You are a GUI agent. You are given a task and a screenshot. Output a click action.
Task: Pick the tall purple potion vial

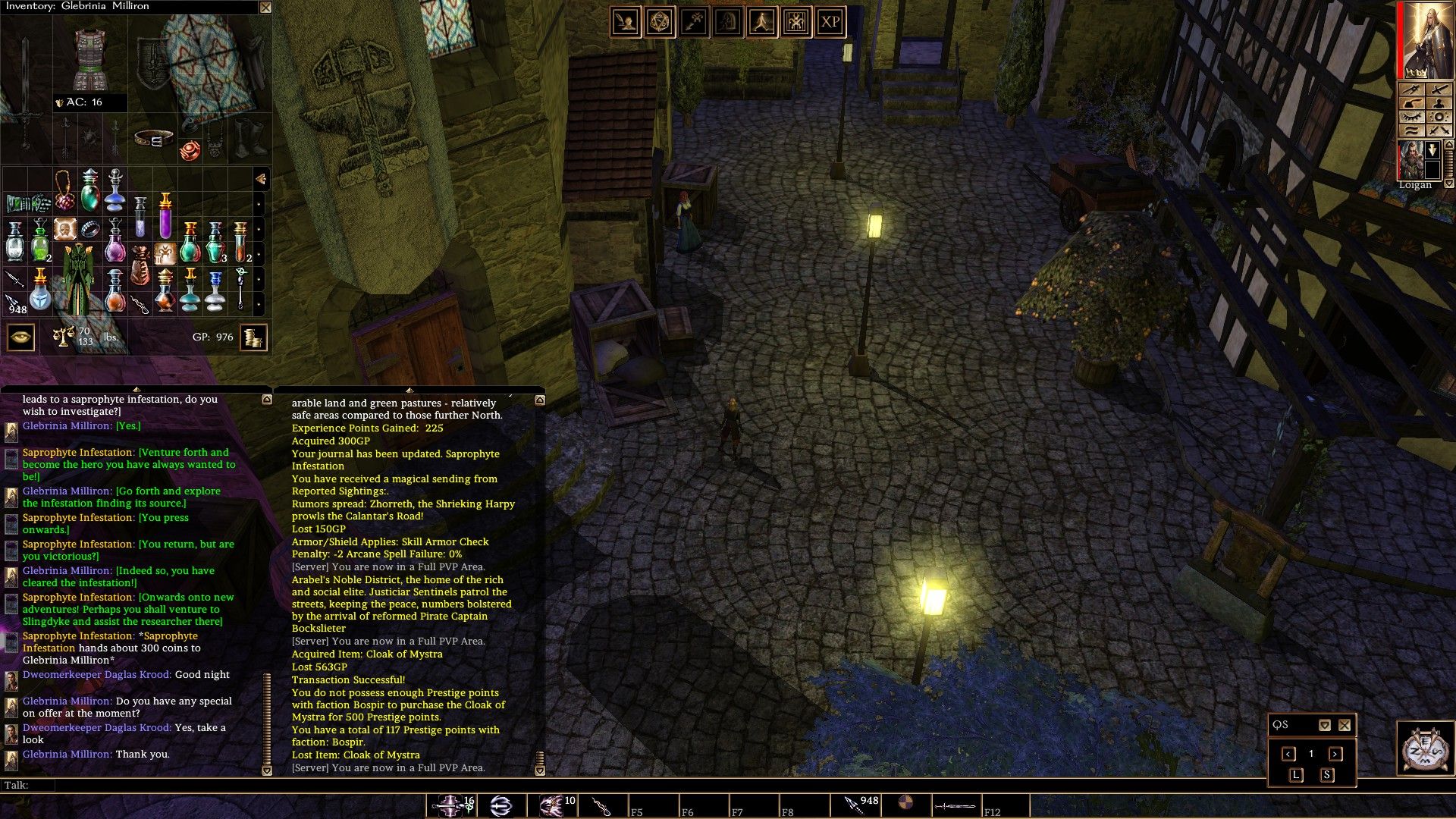pyautogui.click(x=165, y=216)
